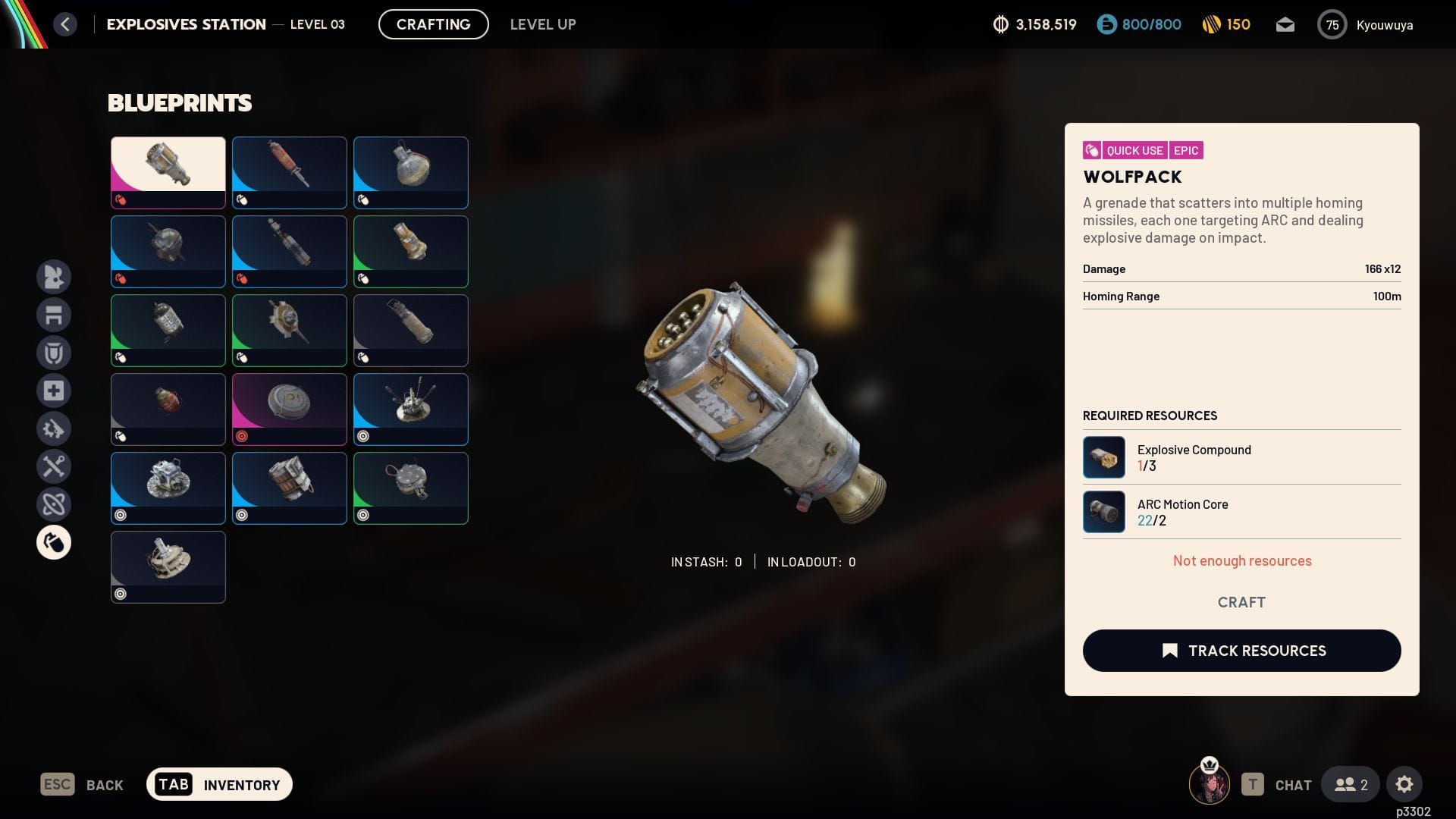Viewport: 1456px width, 819px height.
Task: Track resources for the Wolfpack
Action: pyautogui.click(x=1241, y=651)
